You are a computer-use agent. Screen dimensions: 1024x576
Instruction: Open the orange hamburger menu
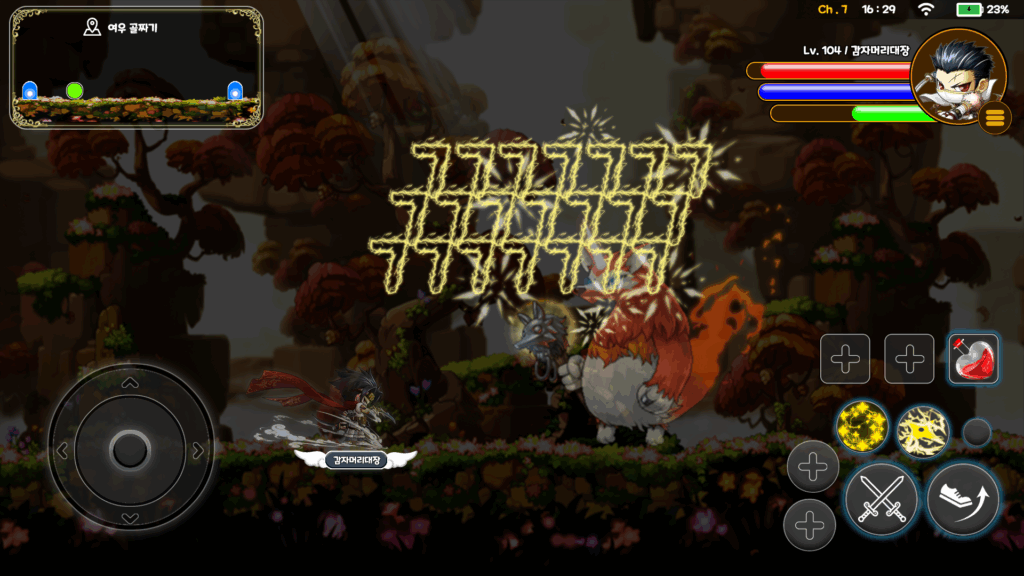point(994,118)
